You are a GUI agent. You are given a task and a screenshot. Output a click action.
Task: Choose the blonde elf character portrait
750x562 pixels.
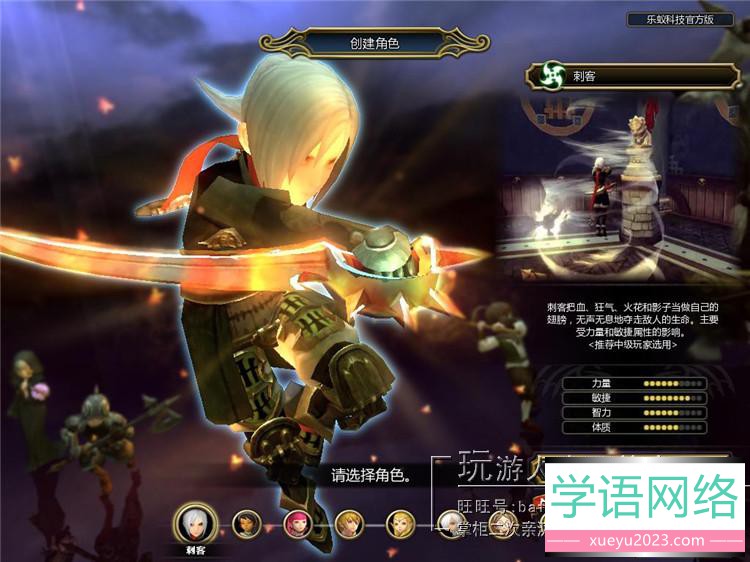(399, 522)
